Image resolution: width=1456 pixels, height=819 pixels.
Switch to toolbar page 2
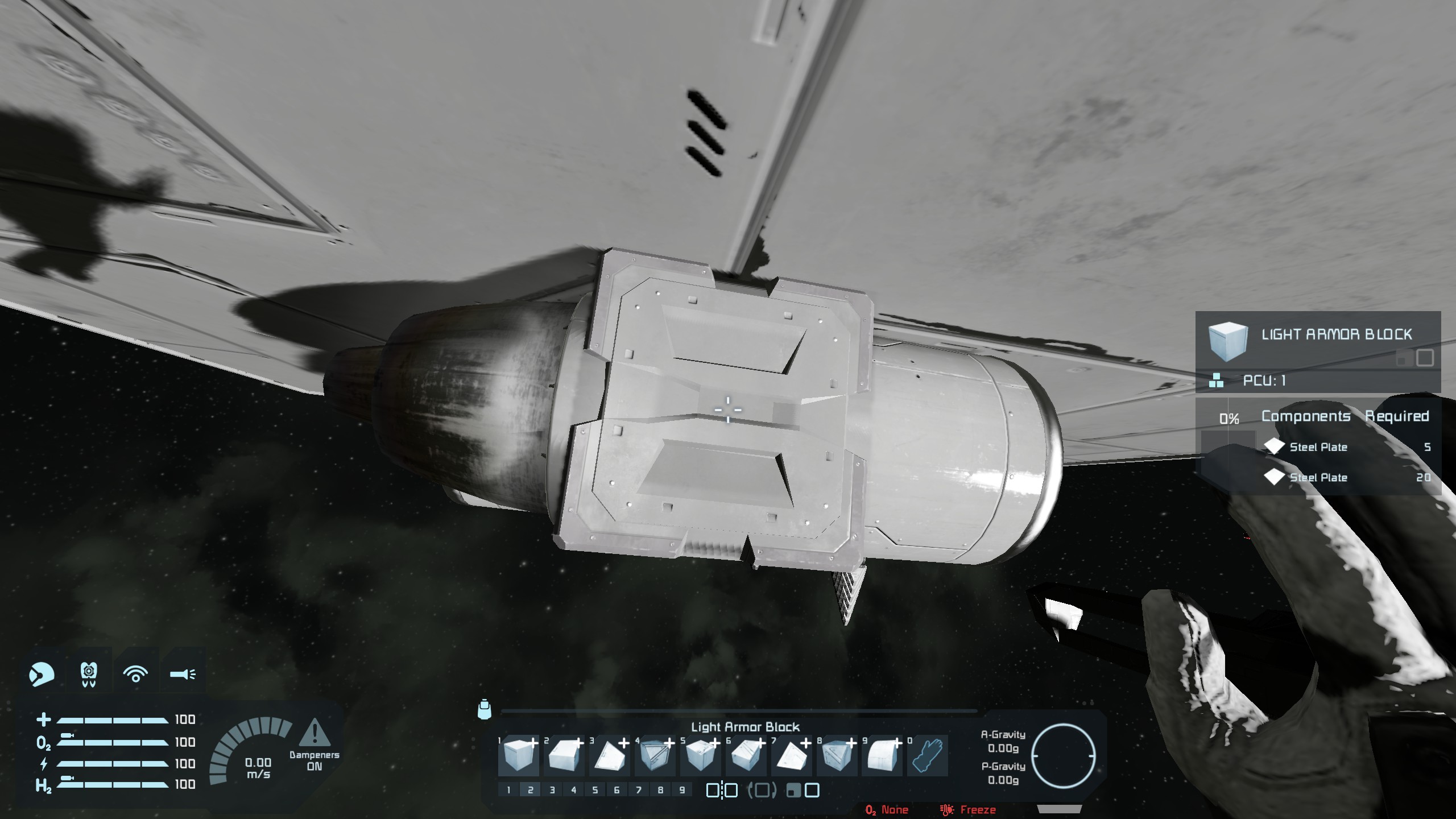tap(530, 790)
